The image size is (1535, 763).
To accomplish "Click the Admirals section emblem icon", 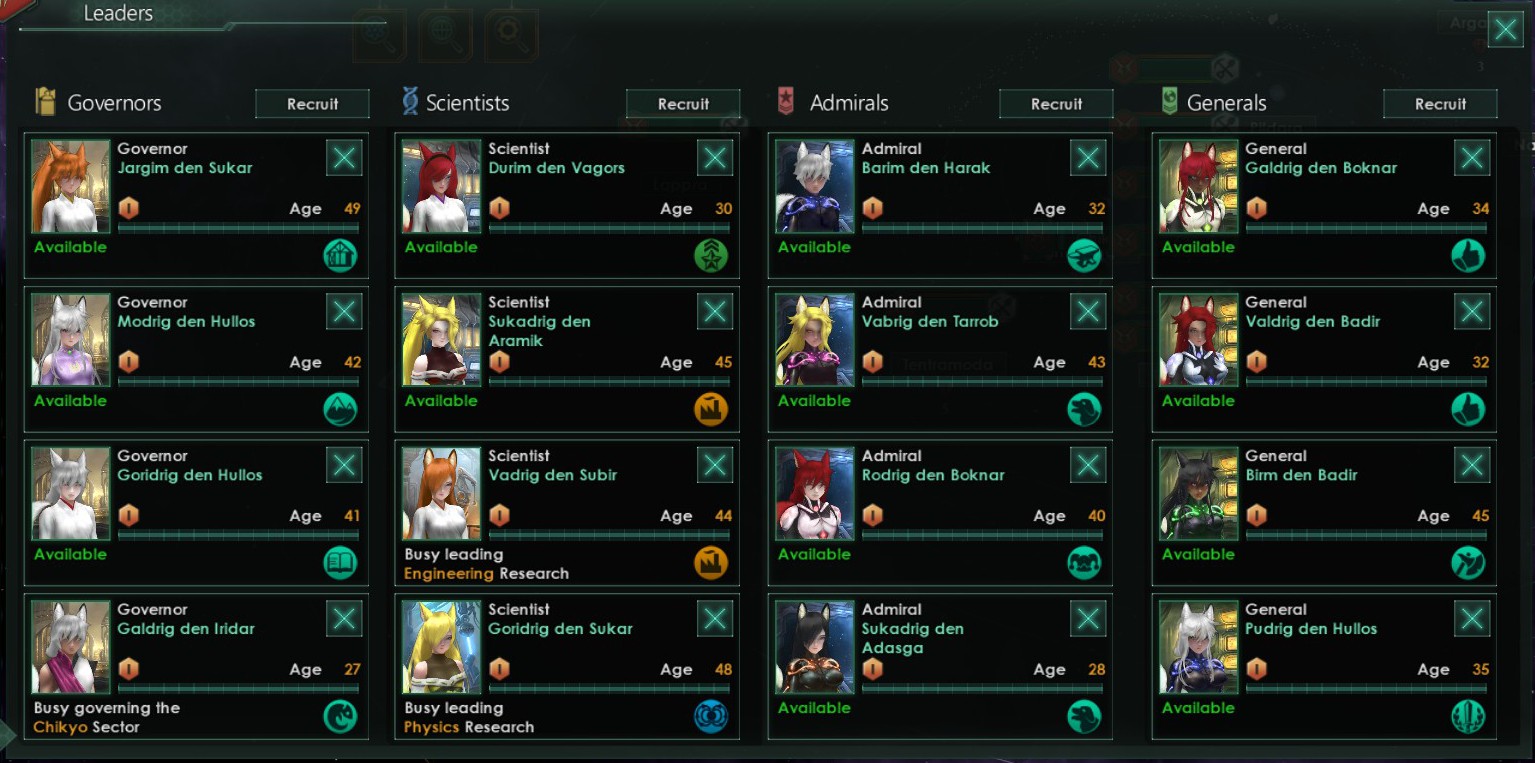I will tap(787, 101).
